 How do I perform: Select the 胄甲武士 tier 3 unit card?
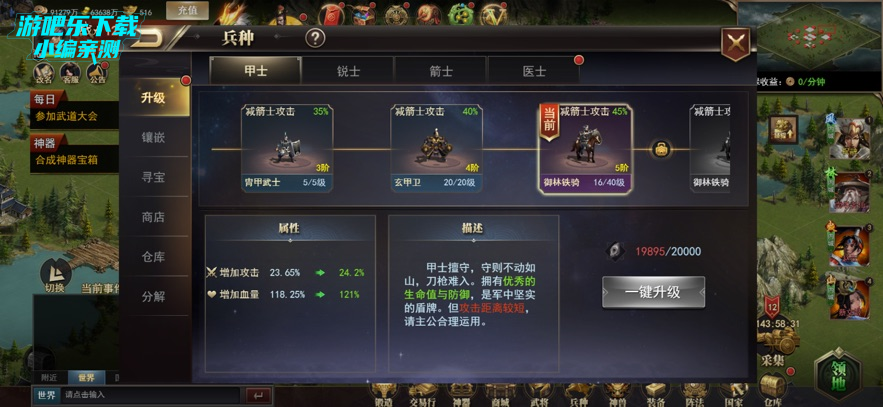(x=287, y=147)
